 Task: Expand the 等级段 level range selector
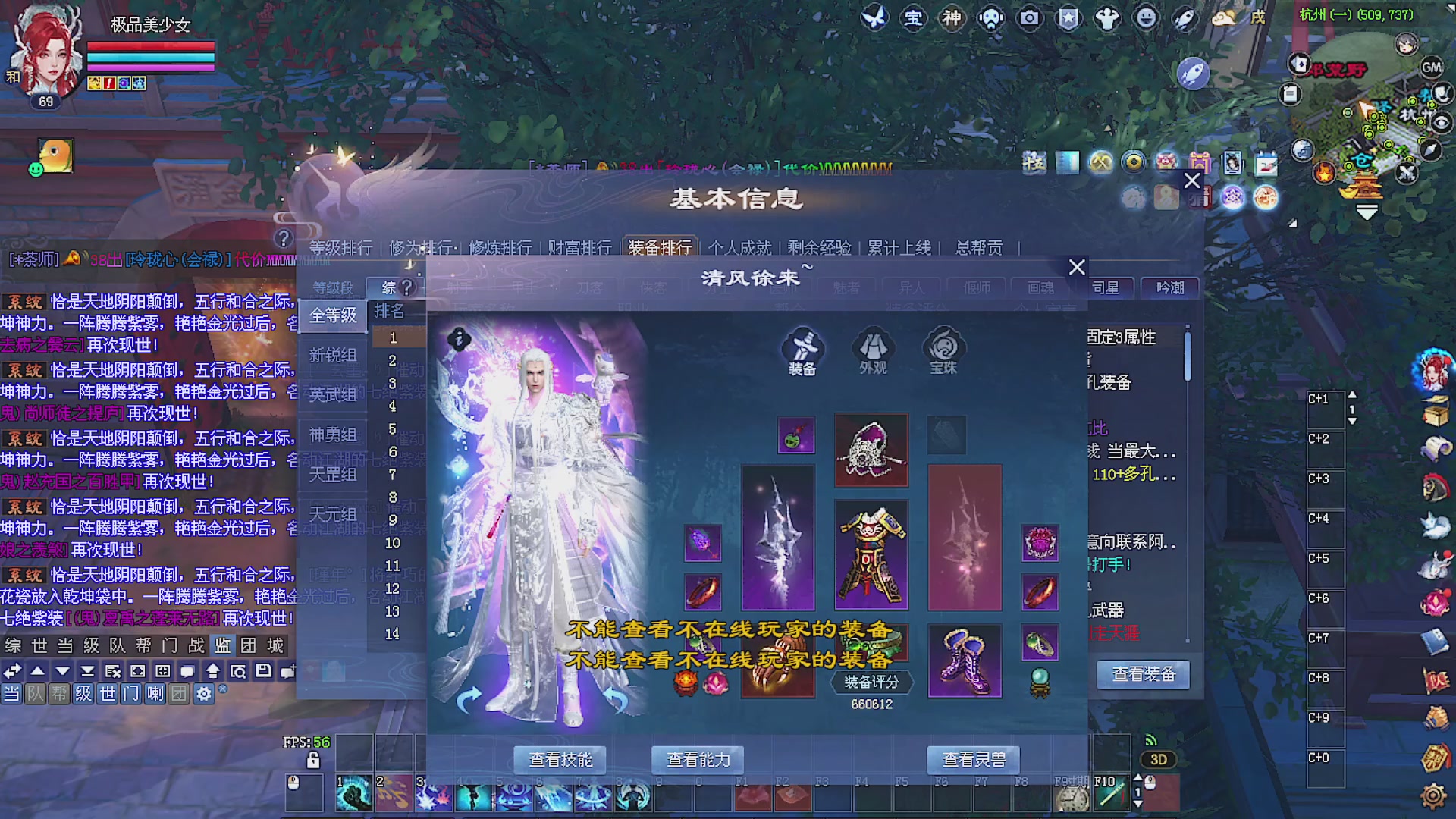pyautogui.click(x=332, y=287)
